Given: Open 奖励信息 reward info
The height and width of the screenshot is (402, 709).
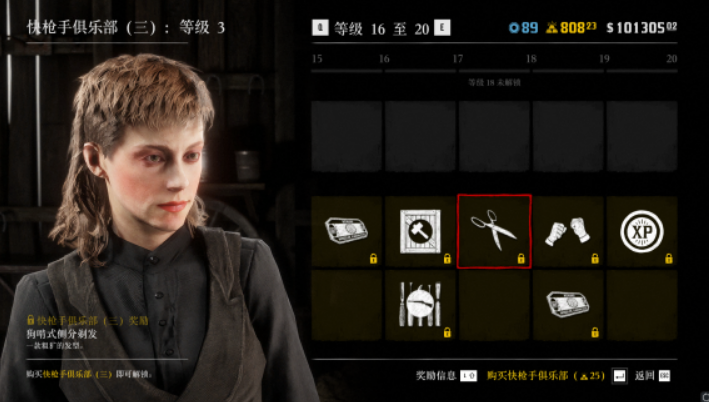Looking at the screenshot, I should pos(446,375).
